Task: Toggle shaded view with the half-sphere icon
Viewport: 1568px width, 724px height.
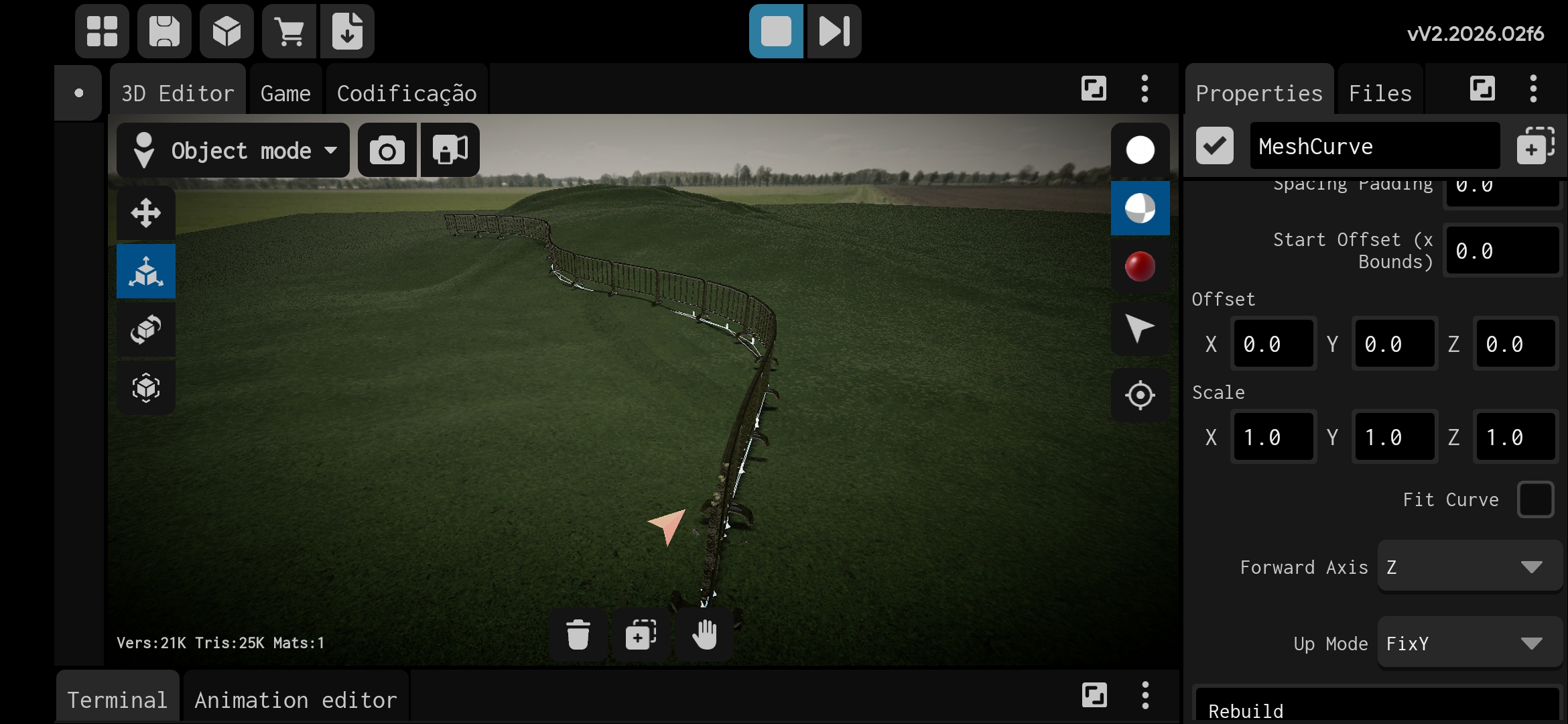Action: pyautogui.click(x=1140, y=208)
